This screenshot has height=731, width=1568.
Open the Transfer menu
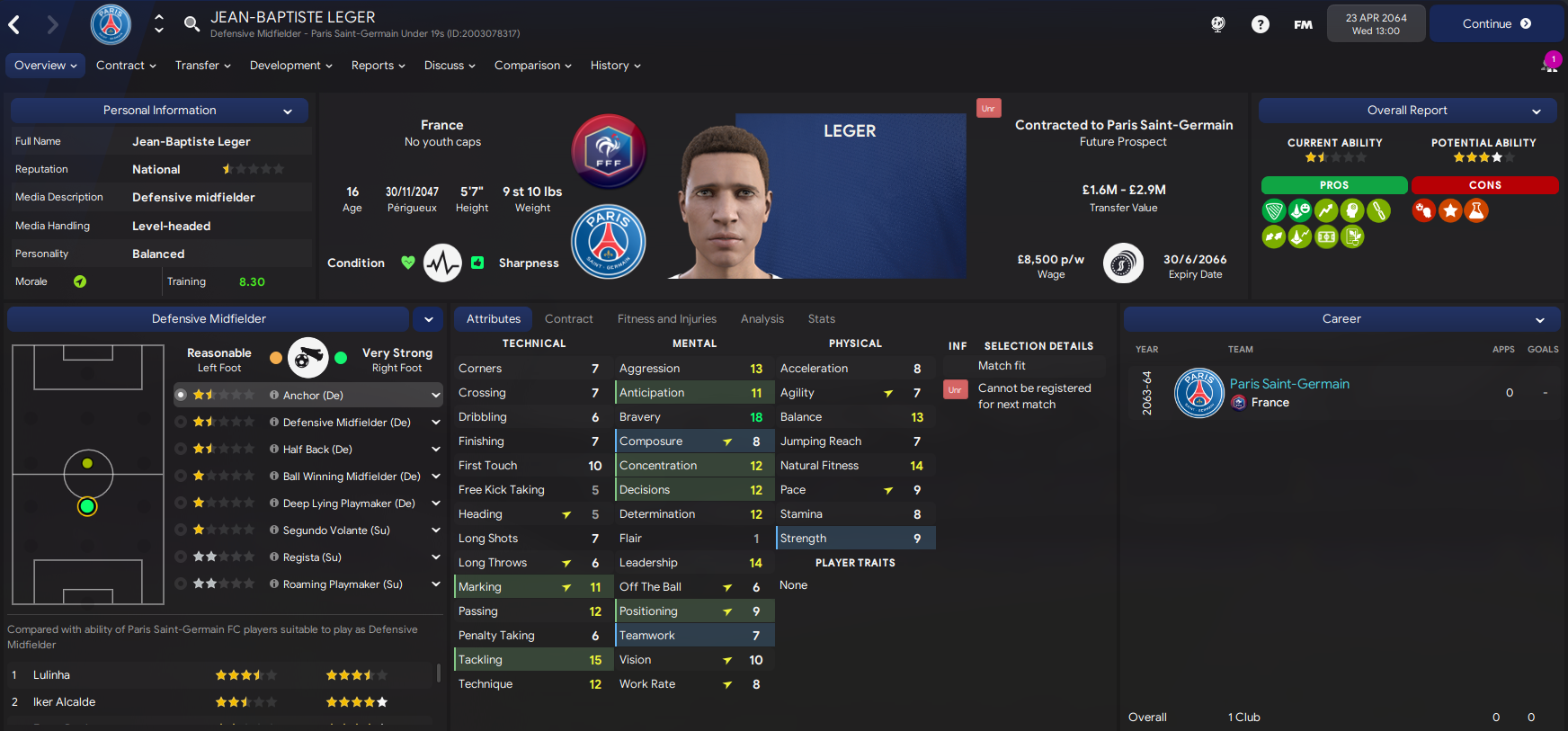point(202,66)
